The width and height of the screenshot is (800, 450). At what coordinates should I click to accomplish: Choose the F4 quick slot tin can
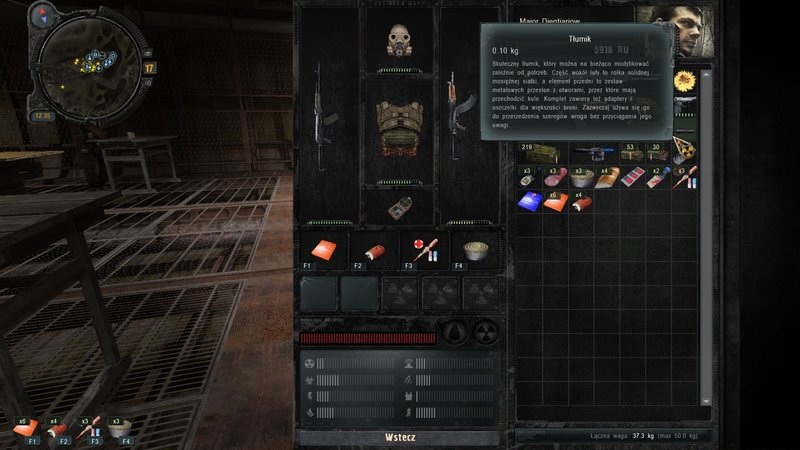point(472,250)
